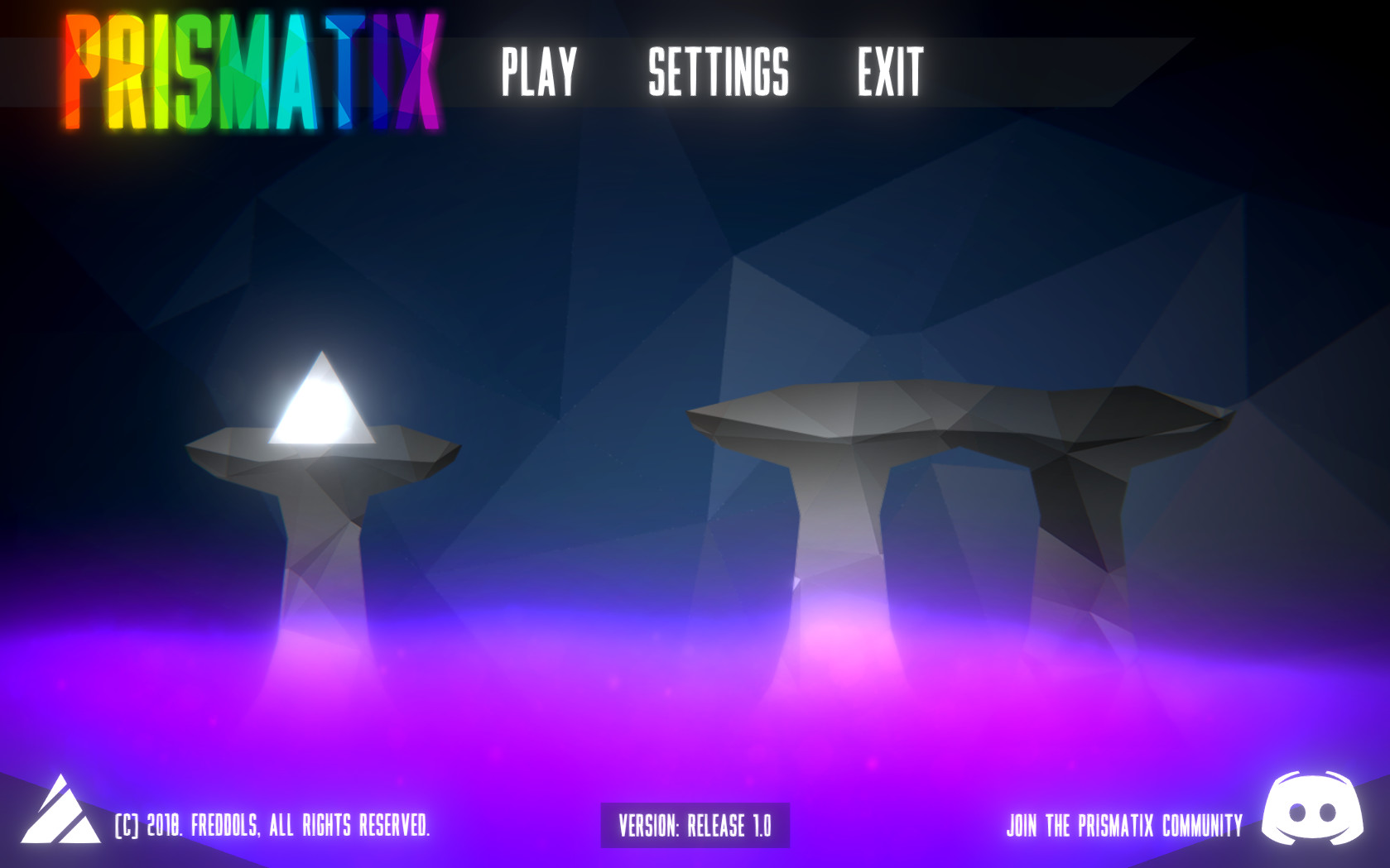Click the X at the end of PRISMATIX
Viewport: 1390px width, 868px height.
click(422, 70)
